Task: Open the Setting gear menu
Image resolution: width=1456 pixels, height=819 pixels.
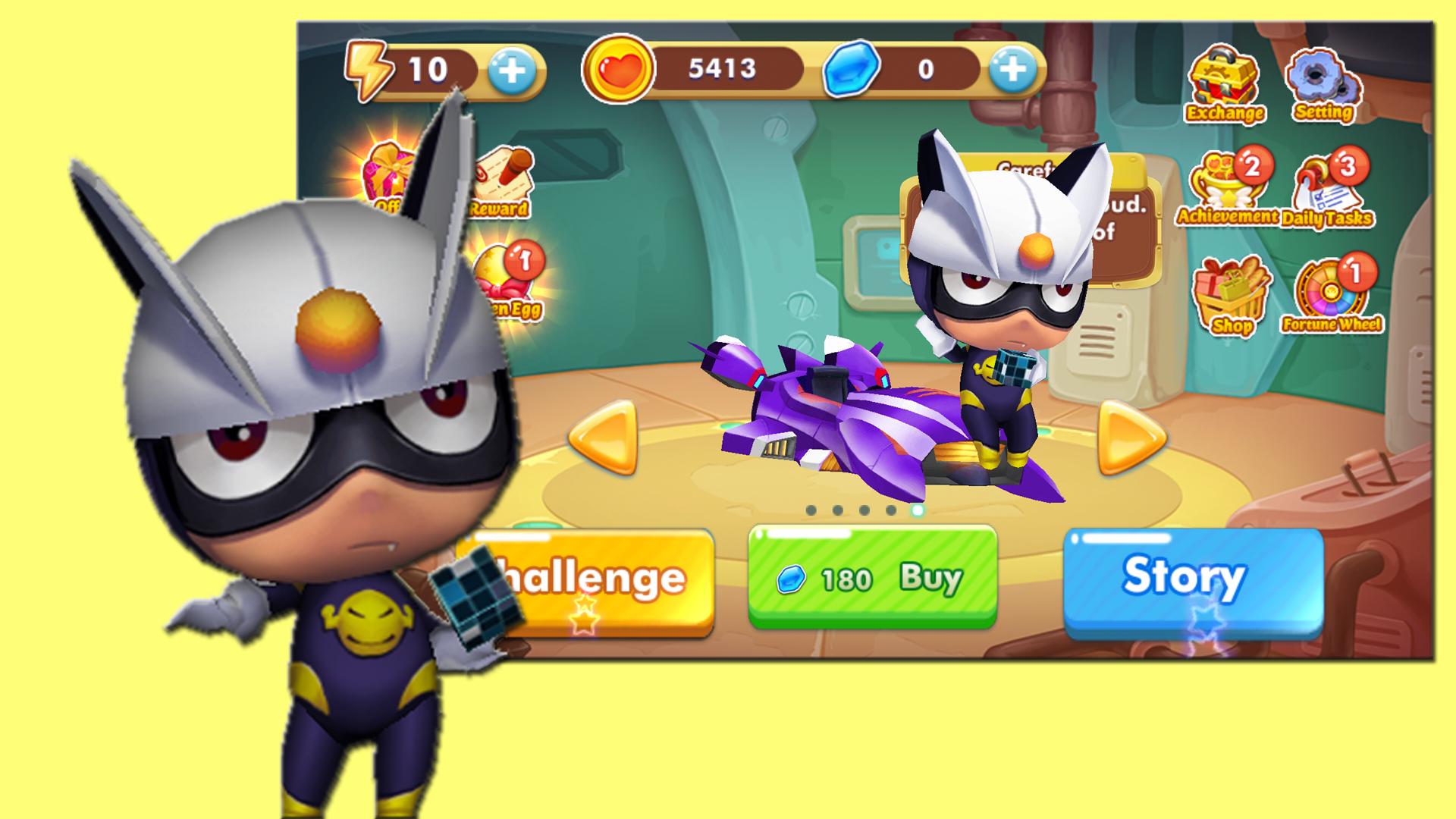Action: pyautogui.click(x=1323, y=85)
